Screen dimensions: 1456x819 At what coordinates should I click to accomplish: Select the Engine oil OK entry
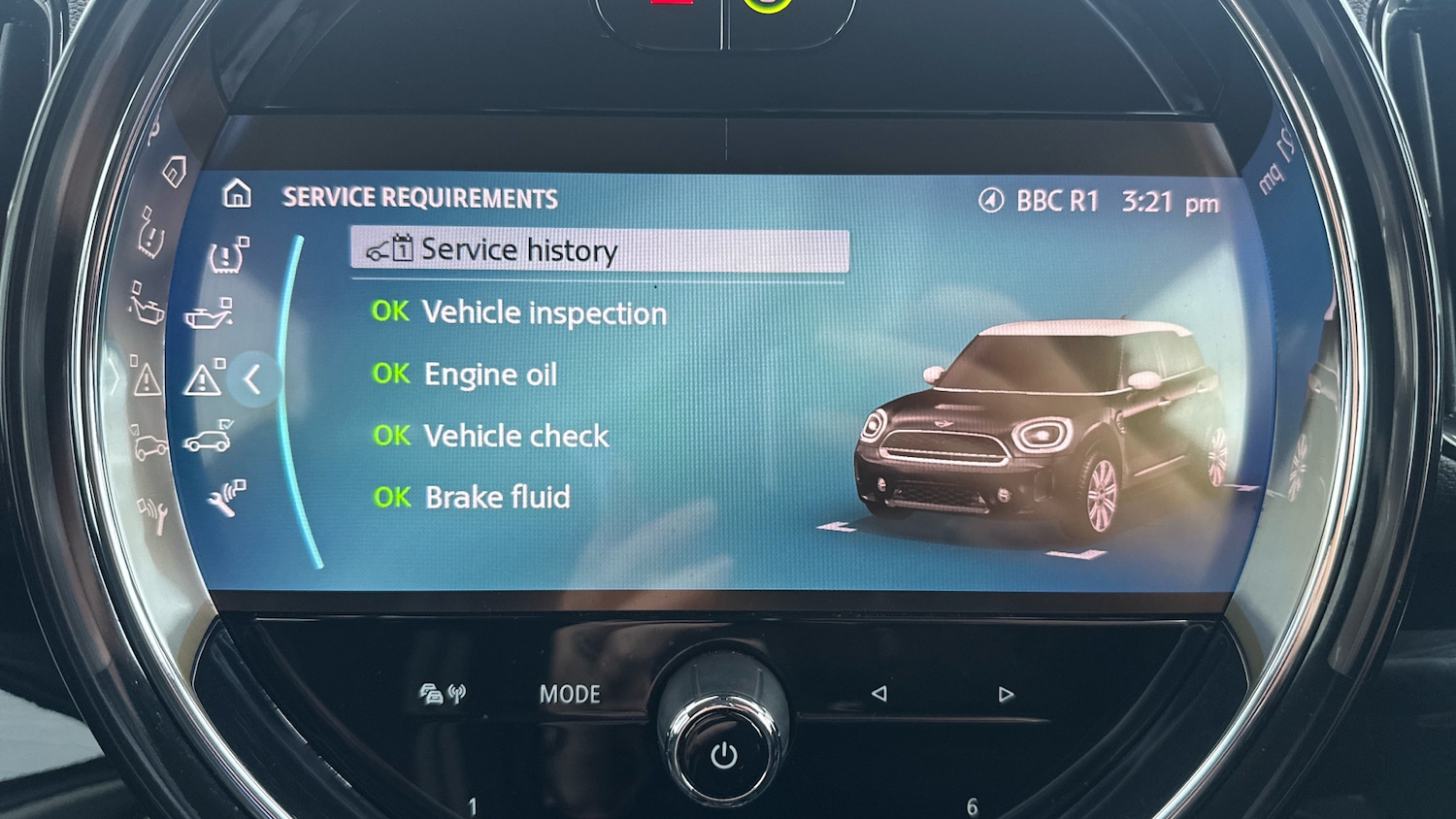coord(464,375)
